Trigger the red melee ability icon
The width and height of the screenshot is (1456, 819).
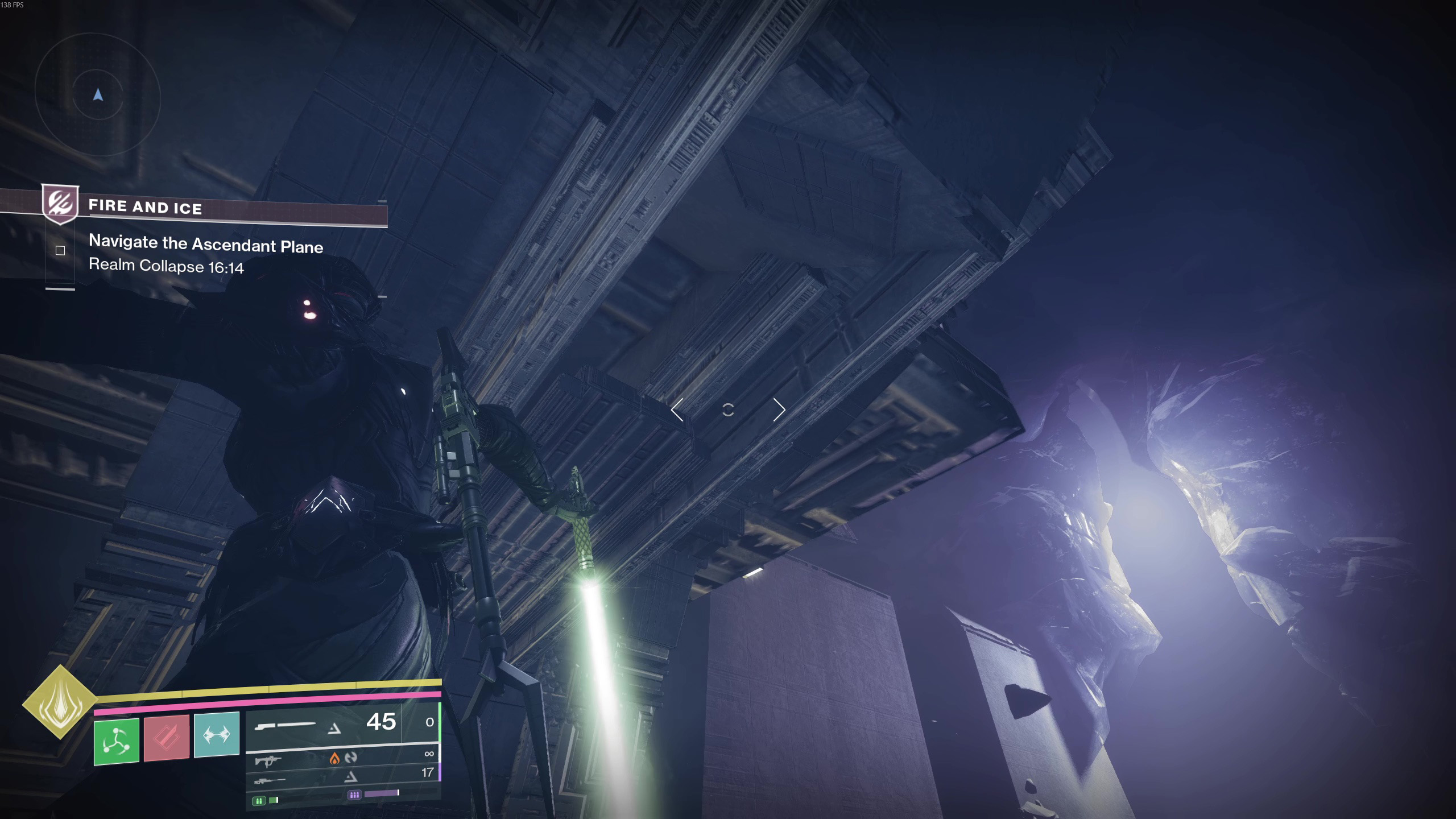[x=166, y=738]
